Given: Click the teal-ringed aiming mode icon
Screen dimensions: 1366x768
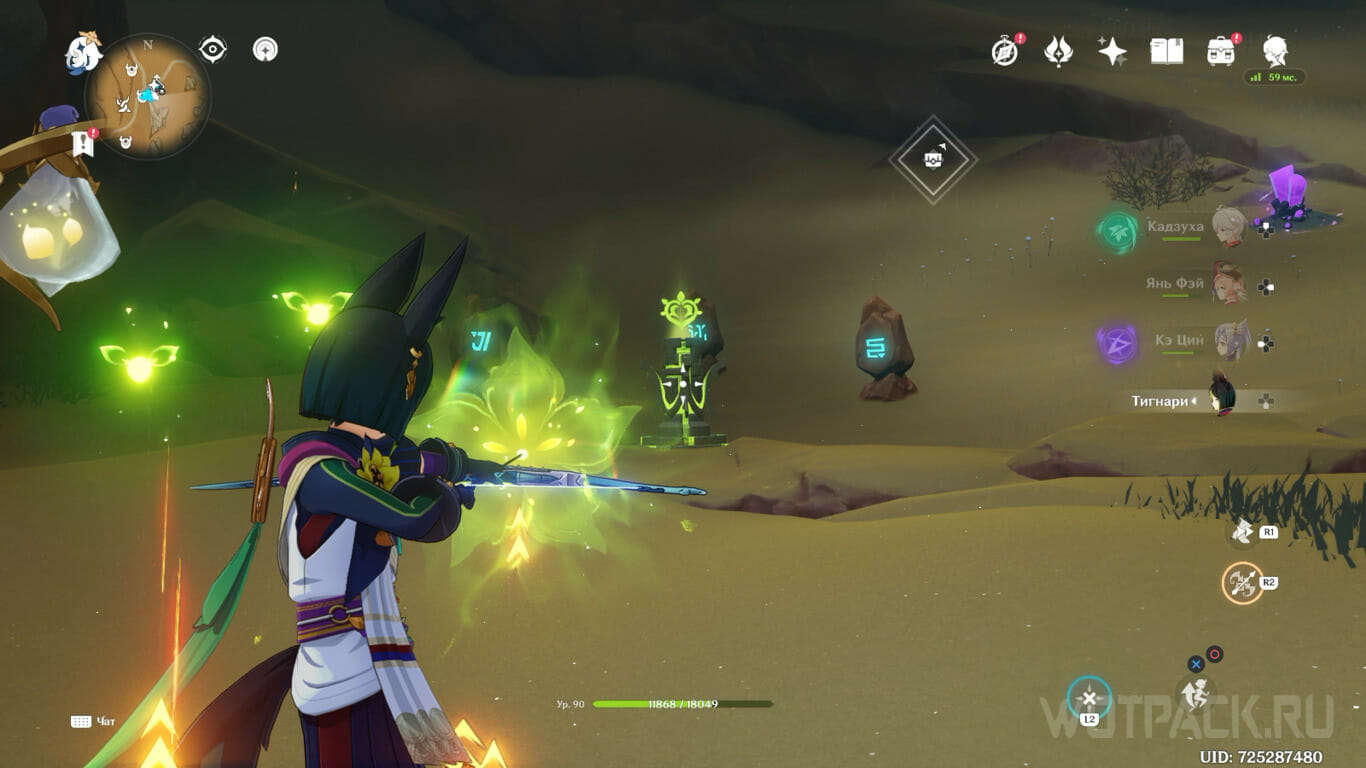Looking at the screenshot, I should pos(1089,698).
